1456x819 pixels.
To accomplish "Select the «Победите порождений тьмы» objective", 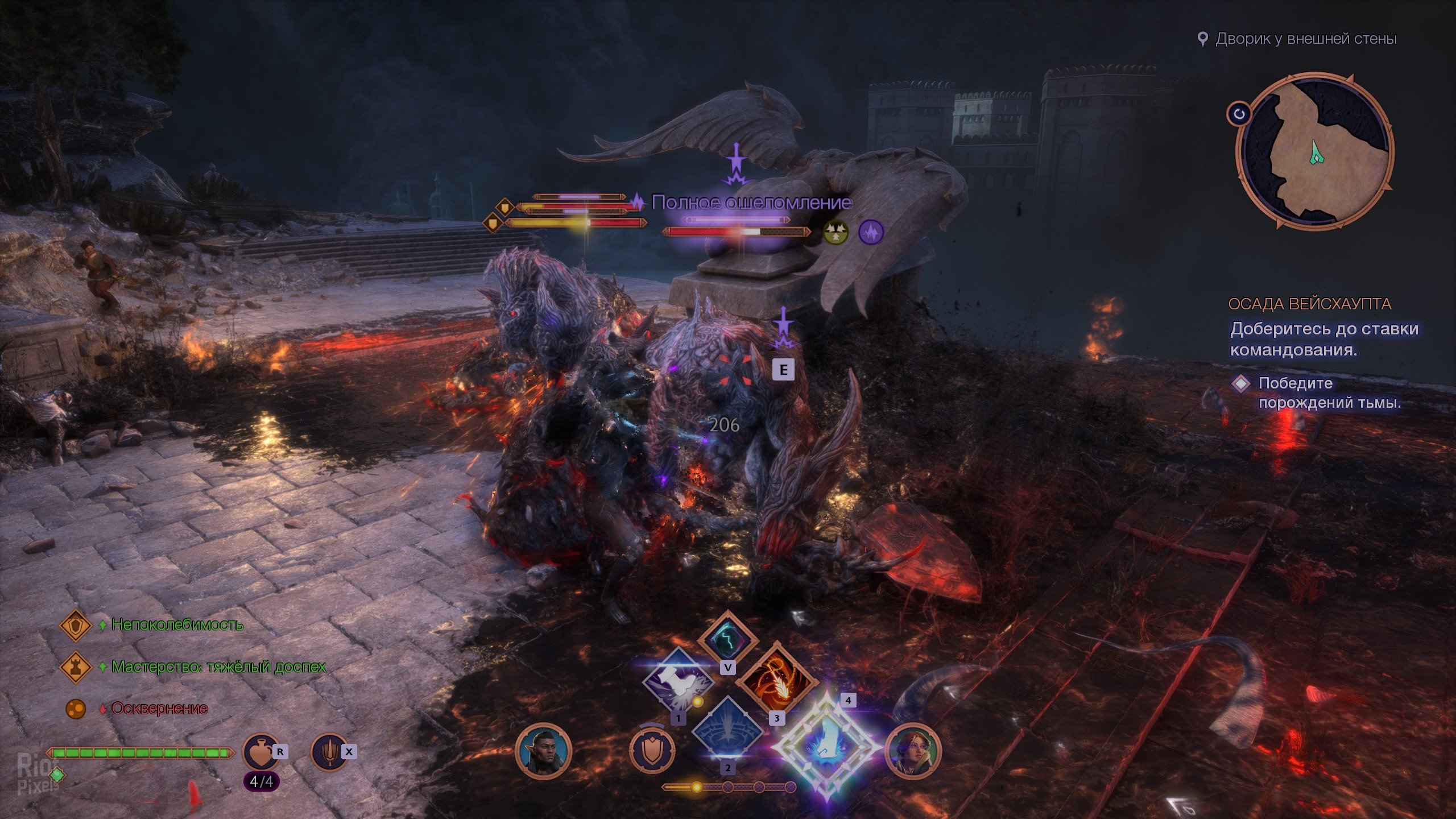I will (x=1329, y=392).
